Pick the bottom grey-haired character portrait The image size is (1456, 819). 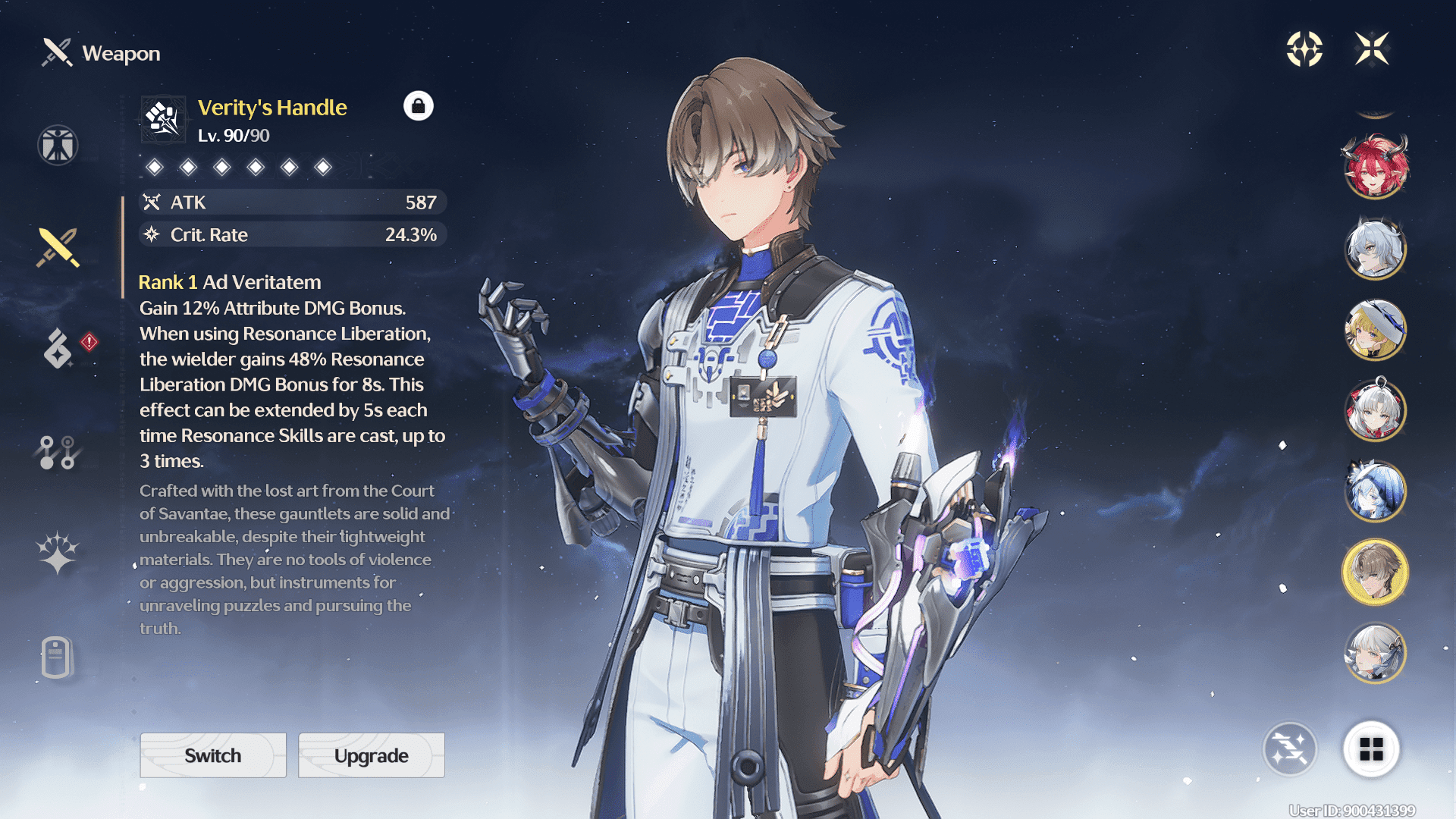coord(1375,653)
